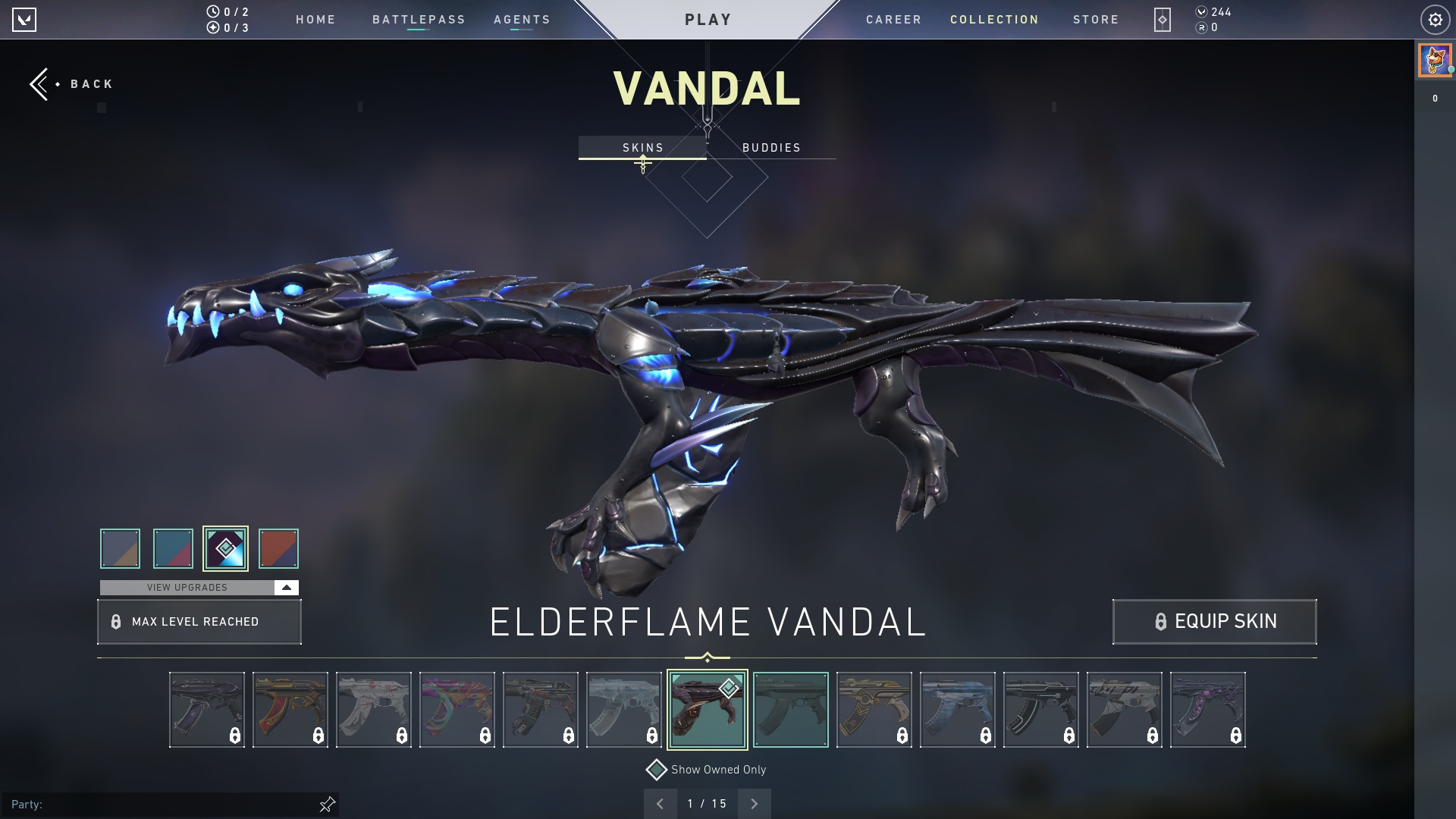Click the Valorant Points currency icon
Screen dimensions: 1456x819
pos(1202,12)
